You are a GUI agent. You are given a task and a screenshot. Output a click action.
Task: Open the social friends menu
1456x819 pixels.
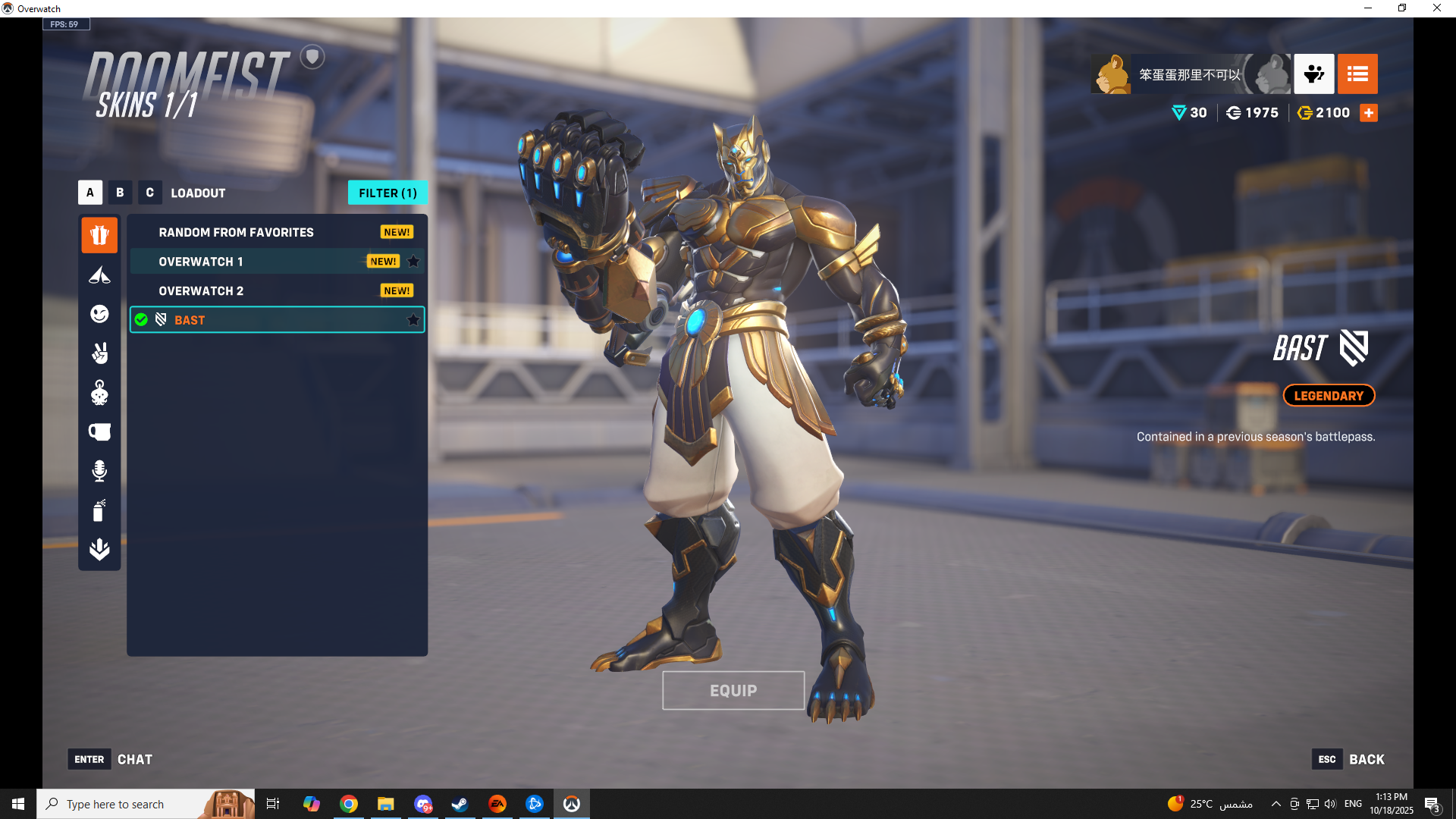[x=1313, y=74]
